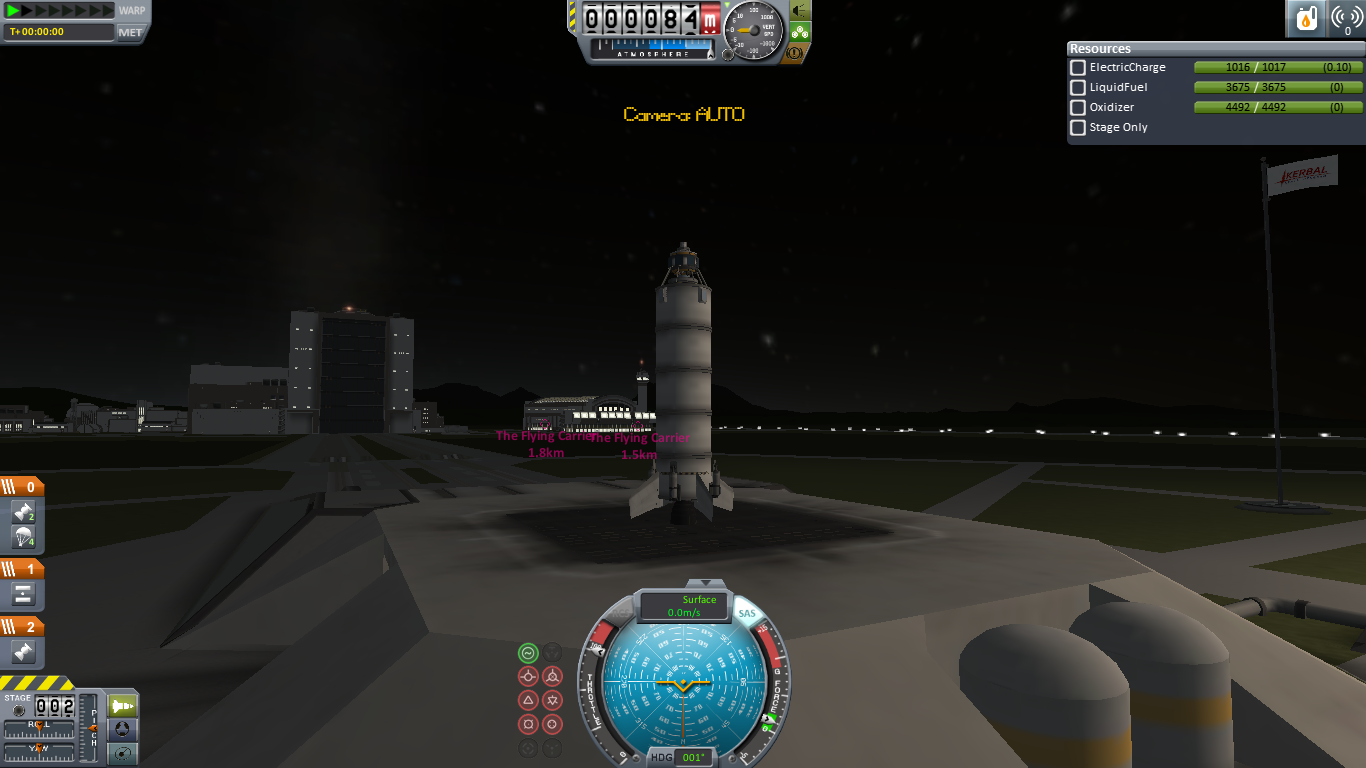Activate the brakes warning button
This screenshot has height=768, width=1366.
800,52
